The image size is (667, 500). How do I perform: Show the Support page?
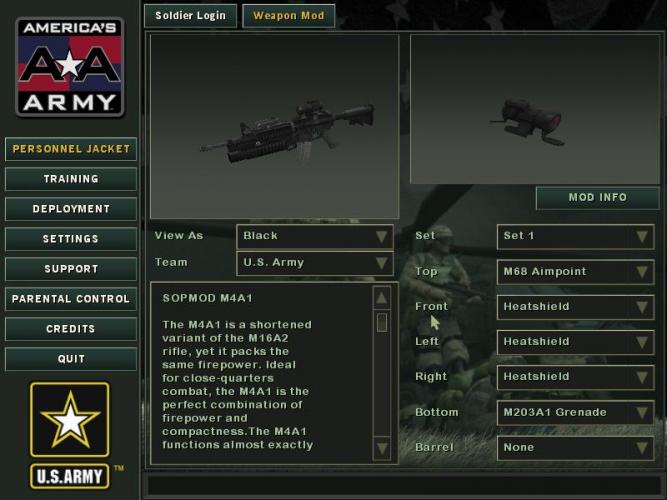point(71,269)
